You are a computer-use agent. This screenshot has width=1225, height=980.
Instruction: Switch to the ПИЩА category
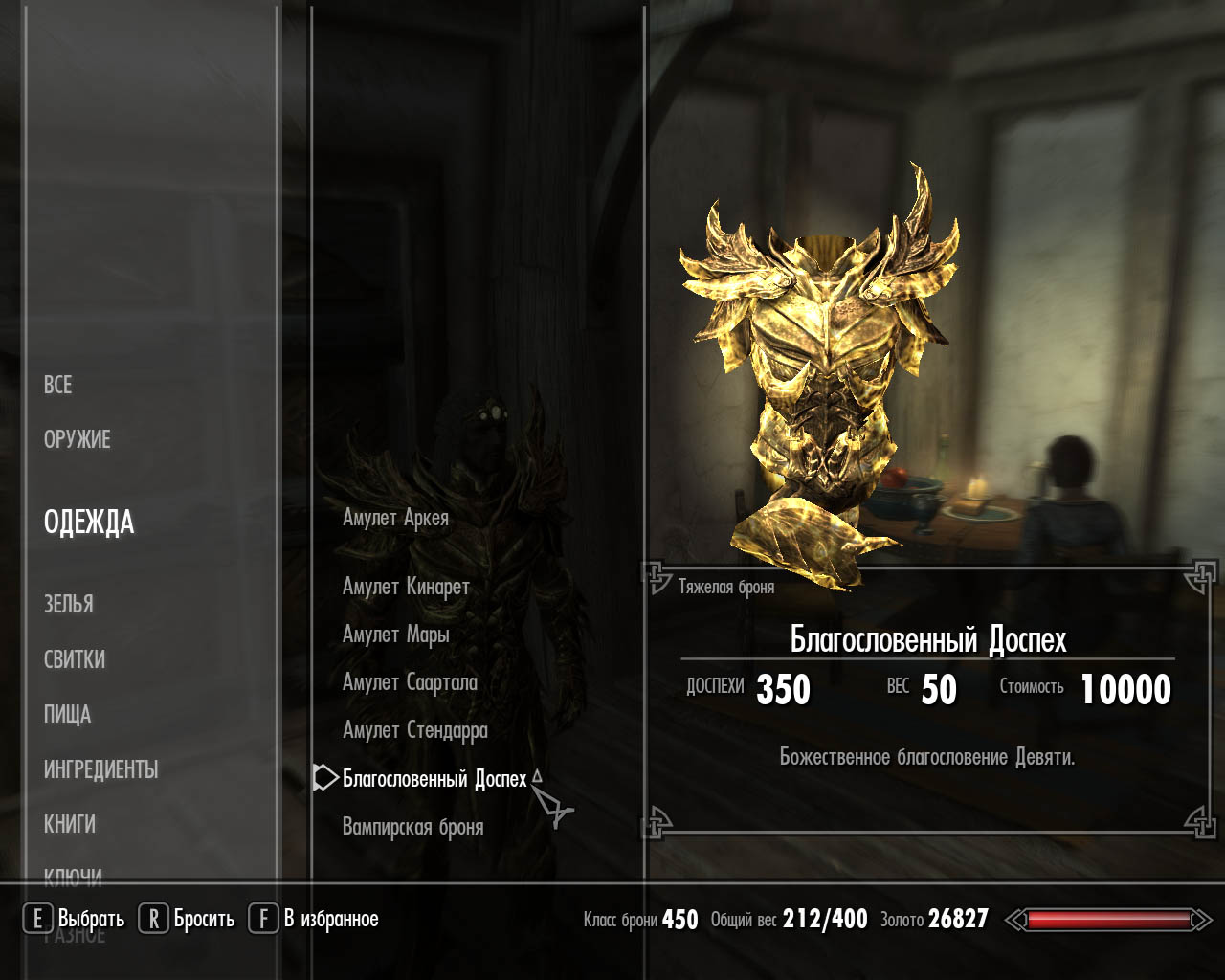67,714
